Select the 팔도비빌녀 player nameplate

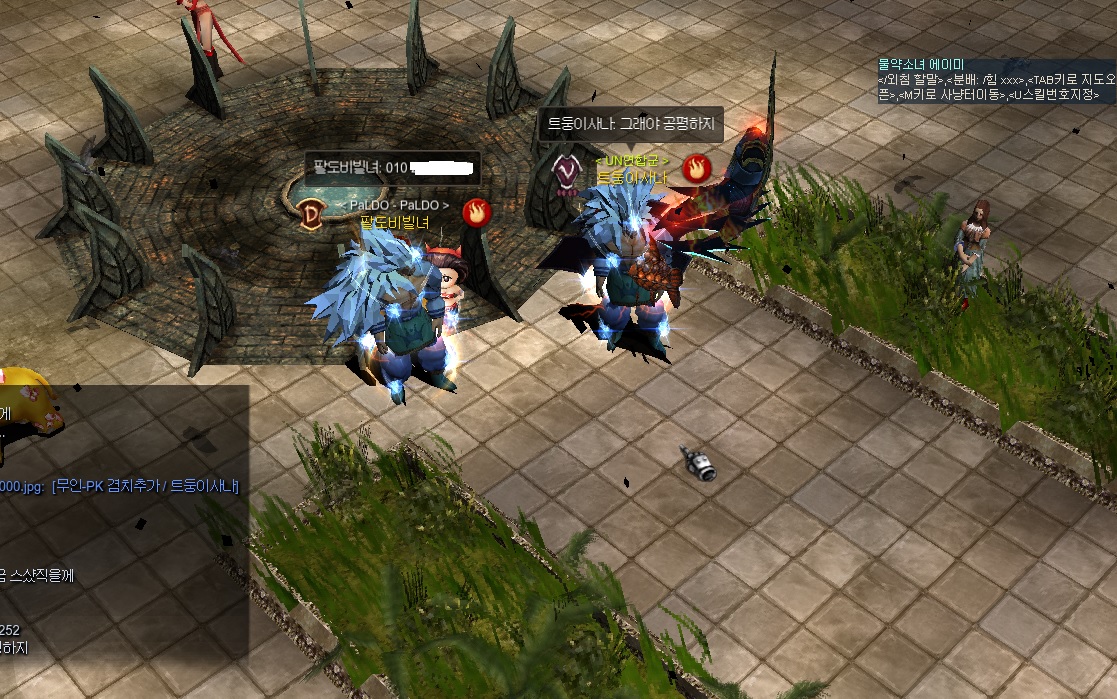point(394,222)
